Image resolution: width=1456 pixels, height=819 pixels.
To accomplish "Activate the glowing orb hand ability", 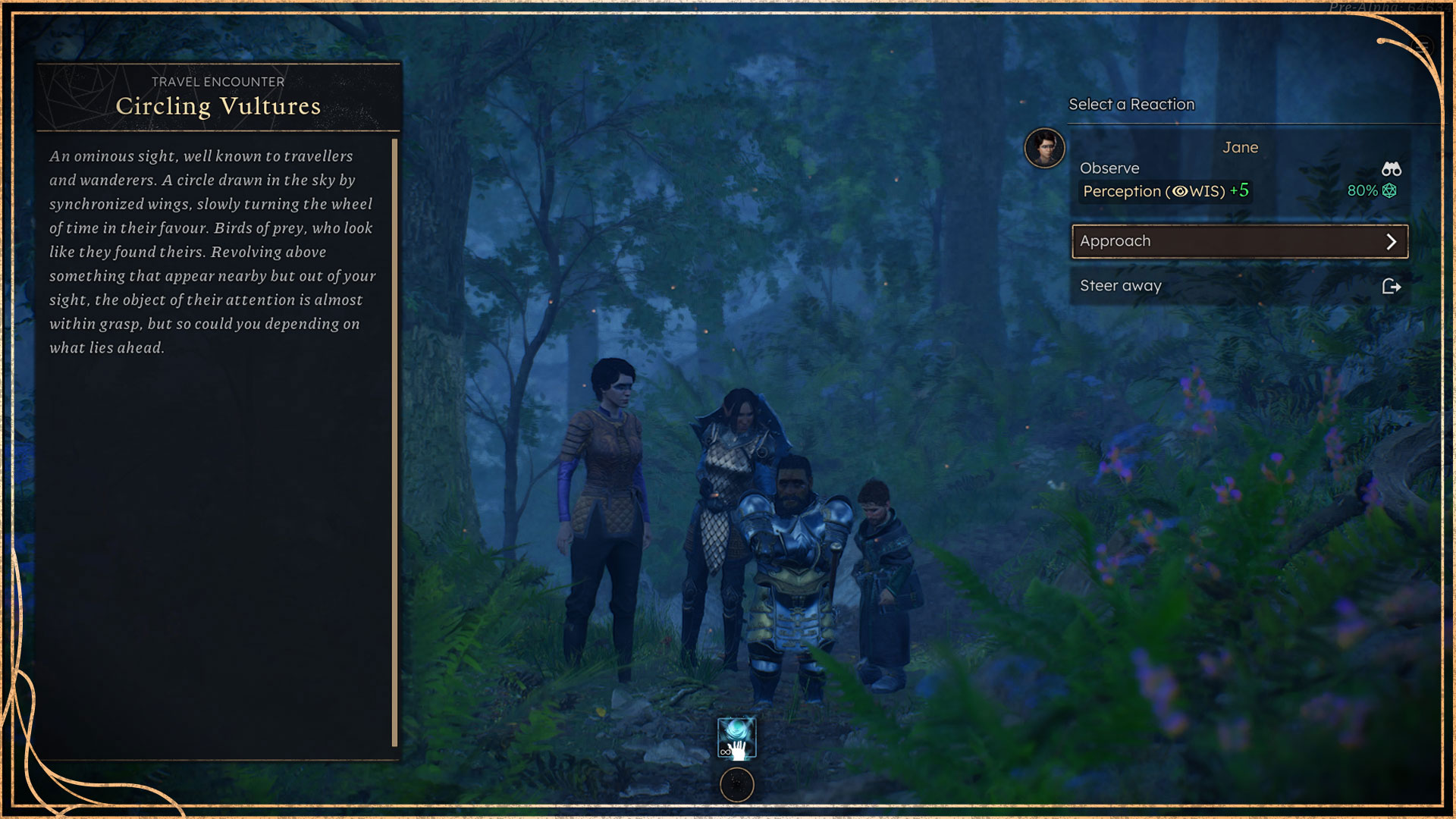I will (736, 739).
